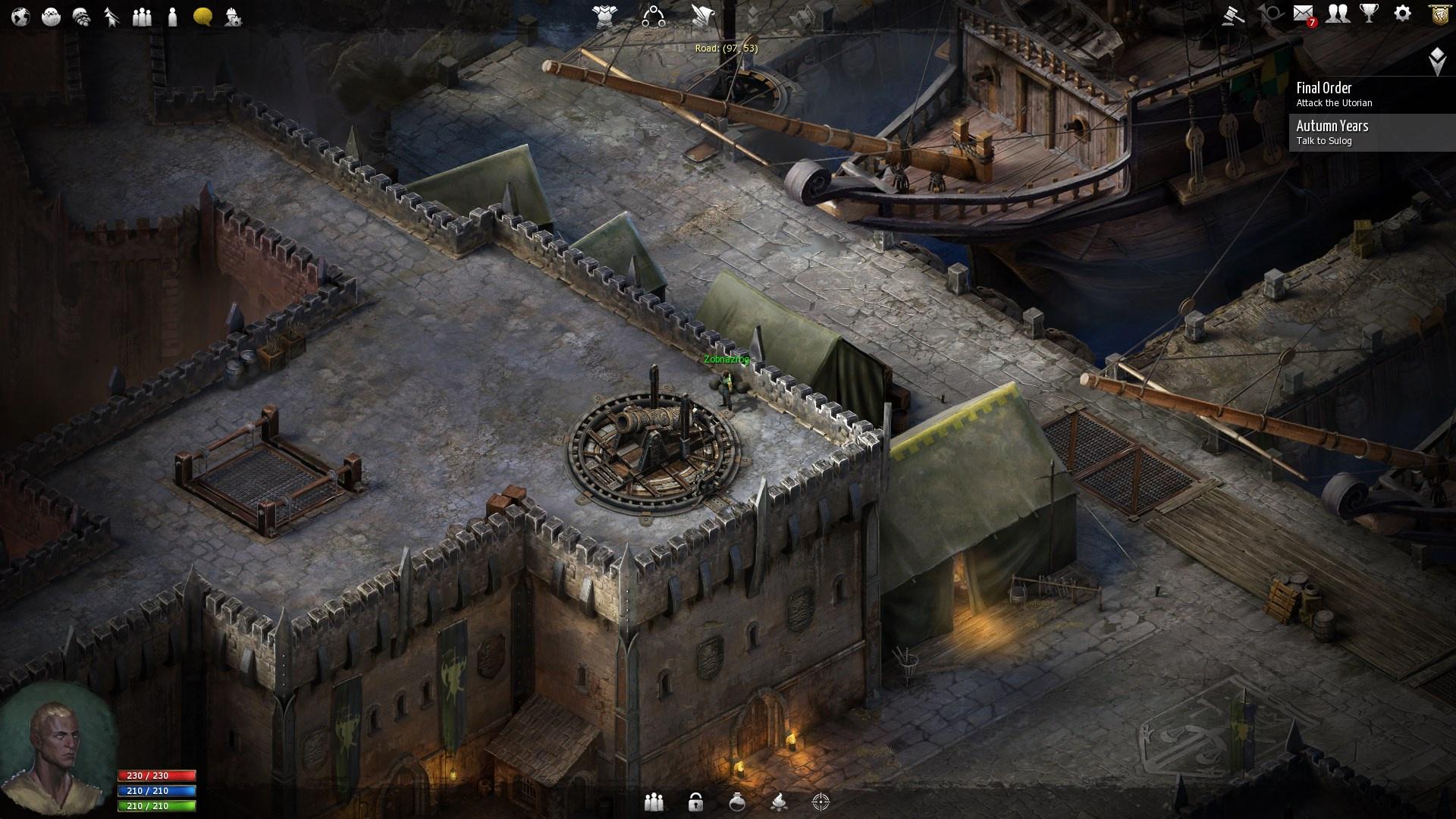The width and height of the screenshot is (1456, 819).
Task: Click the potion flask icon
Action: tap(737, 802)
